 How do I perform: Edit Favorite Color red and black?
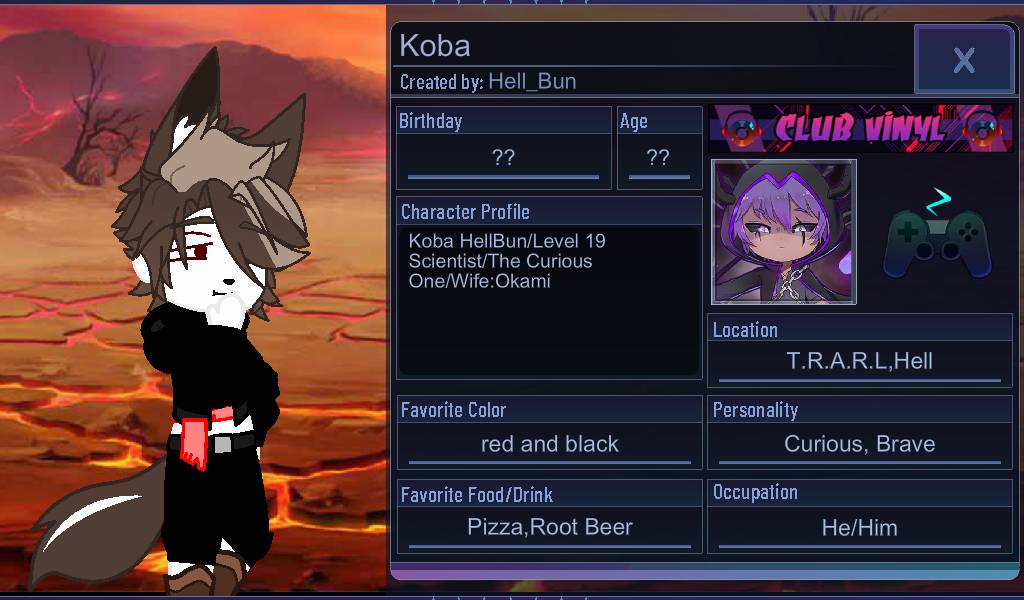[549, 444]
